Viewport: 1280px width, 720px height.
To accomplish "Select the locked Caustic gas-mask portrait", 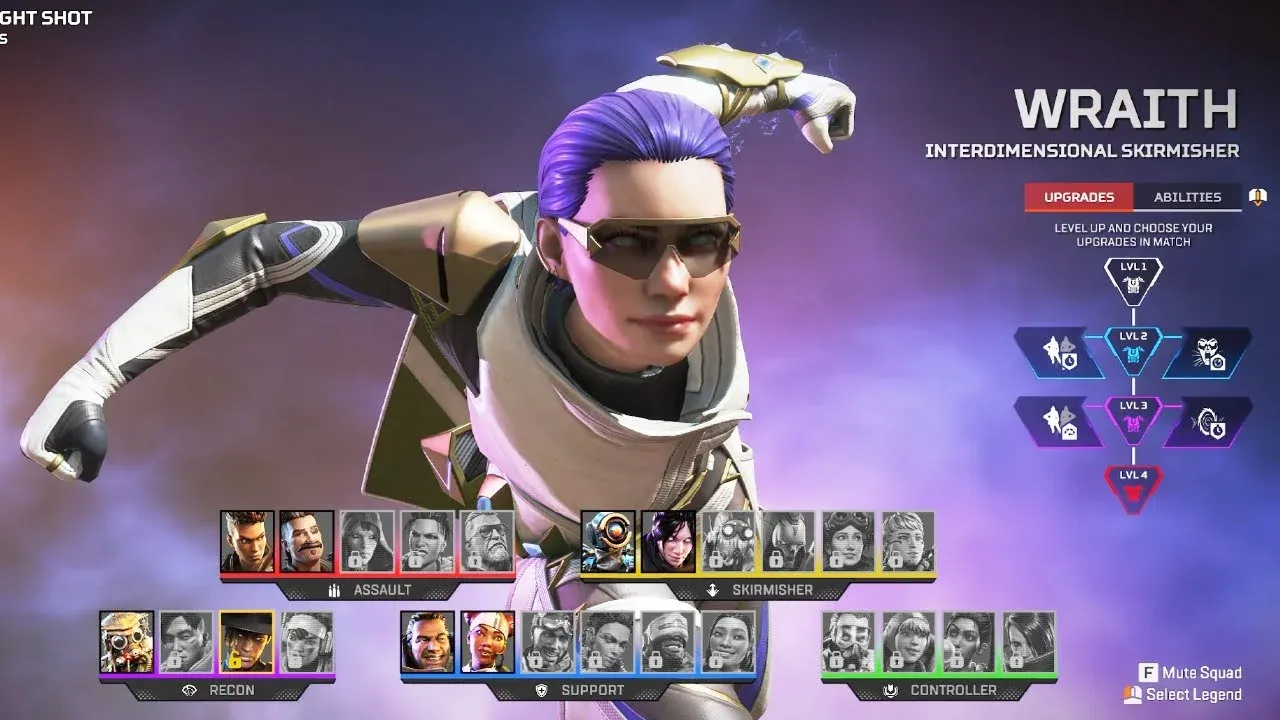I will (x=849, y=641).
